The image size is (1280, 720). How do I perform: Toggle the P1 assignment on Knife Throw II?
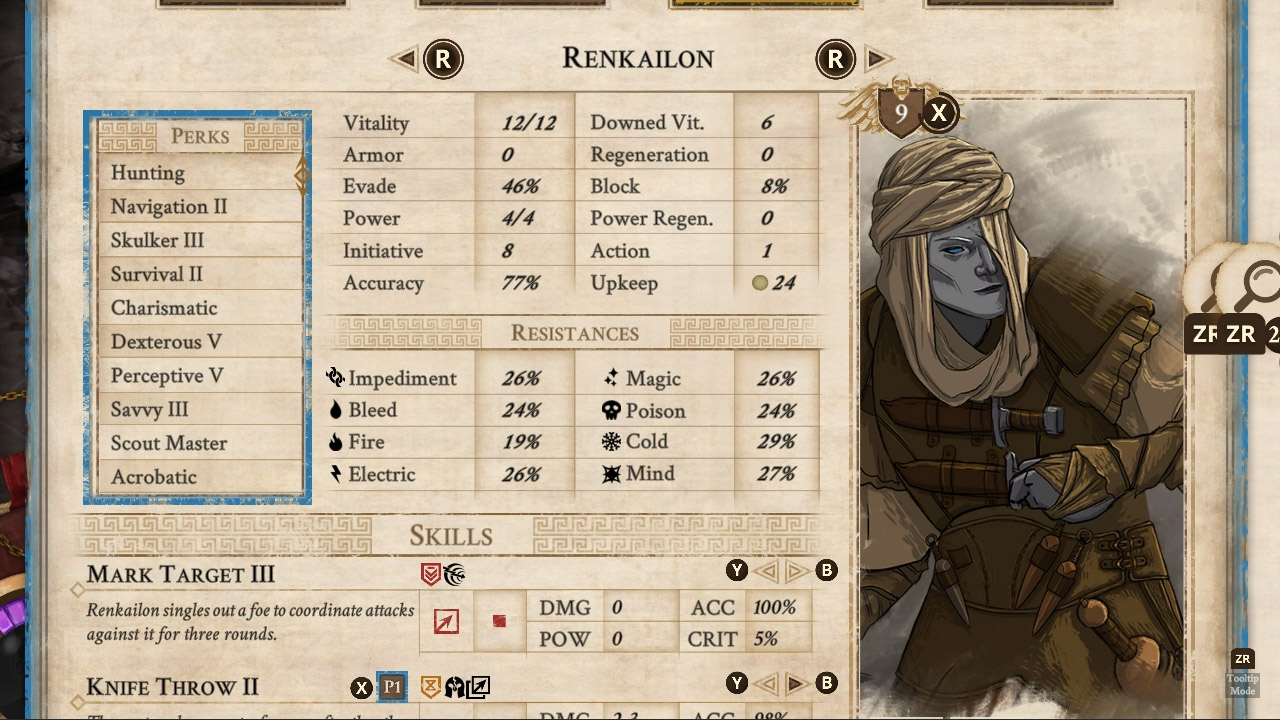click(x=392, y=687)
